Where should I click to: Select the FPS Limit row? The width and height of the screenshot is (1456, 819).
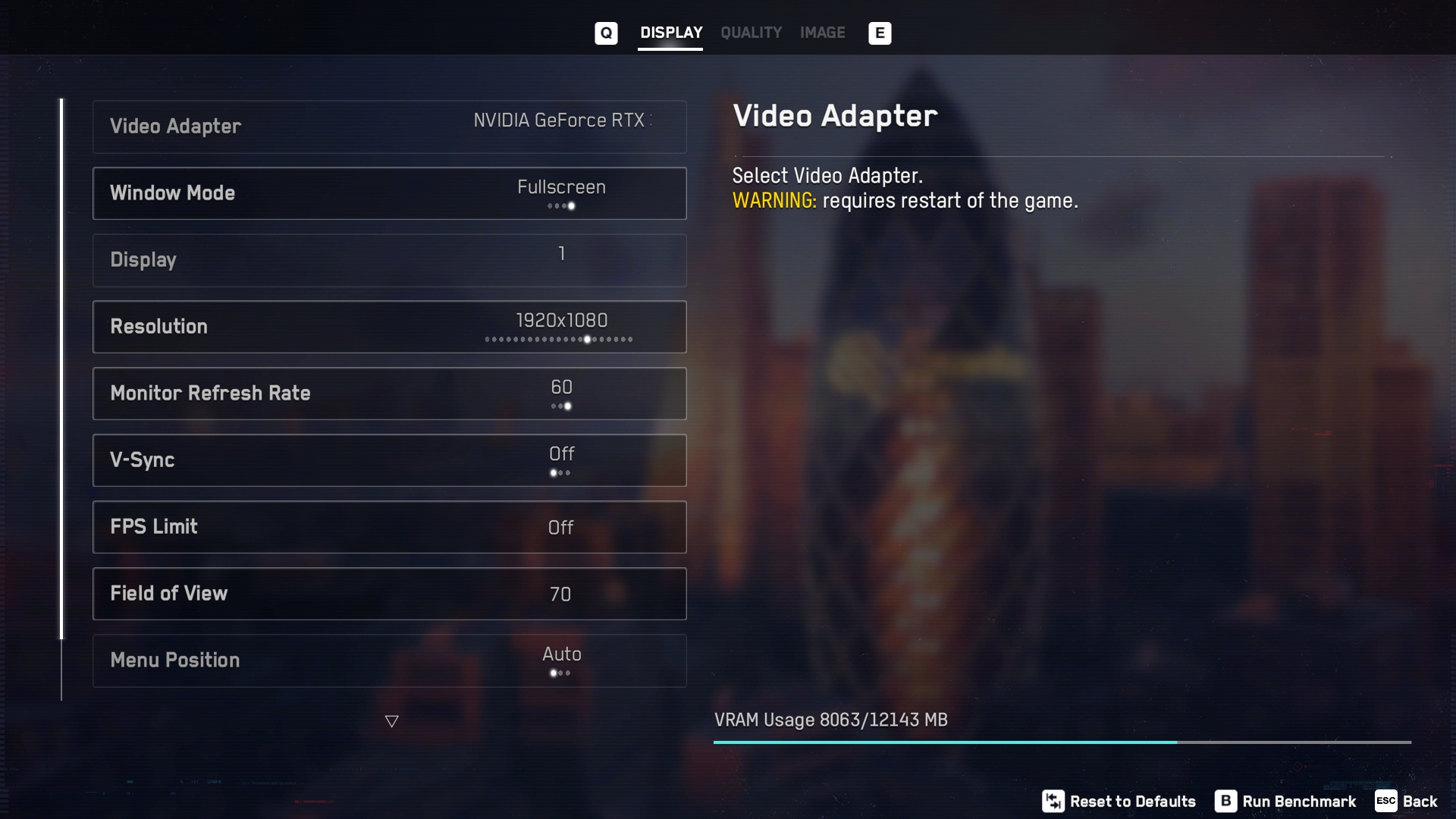(389, 527)
